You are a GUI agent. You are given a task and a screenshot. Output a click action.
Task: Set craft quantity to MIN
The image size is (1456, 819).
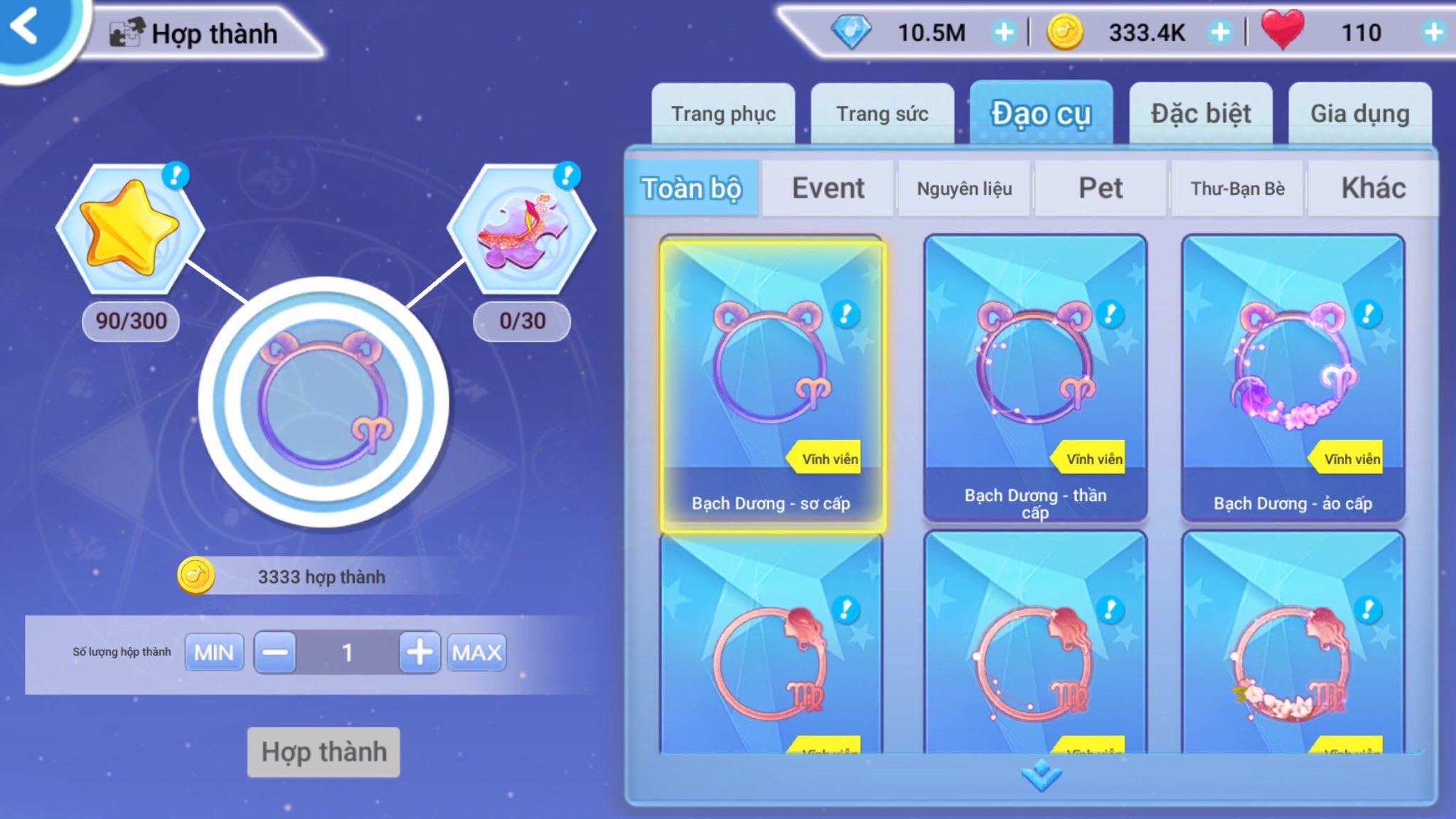214,653
